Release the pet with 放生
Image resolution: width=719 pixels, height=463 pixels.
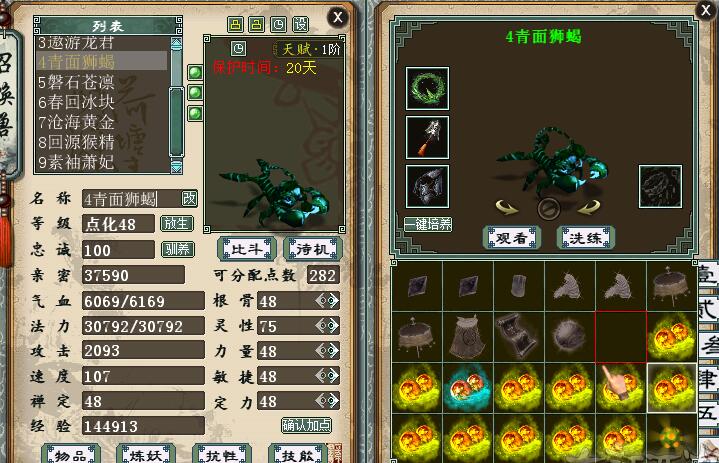(176, 223)
